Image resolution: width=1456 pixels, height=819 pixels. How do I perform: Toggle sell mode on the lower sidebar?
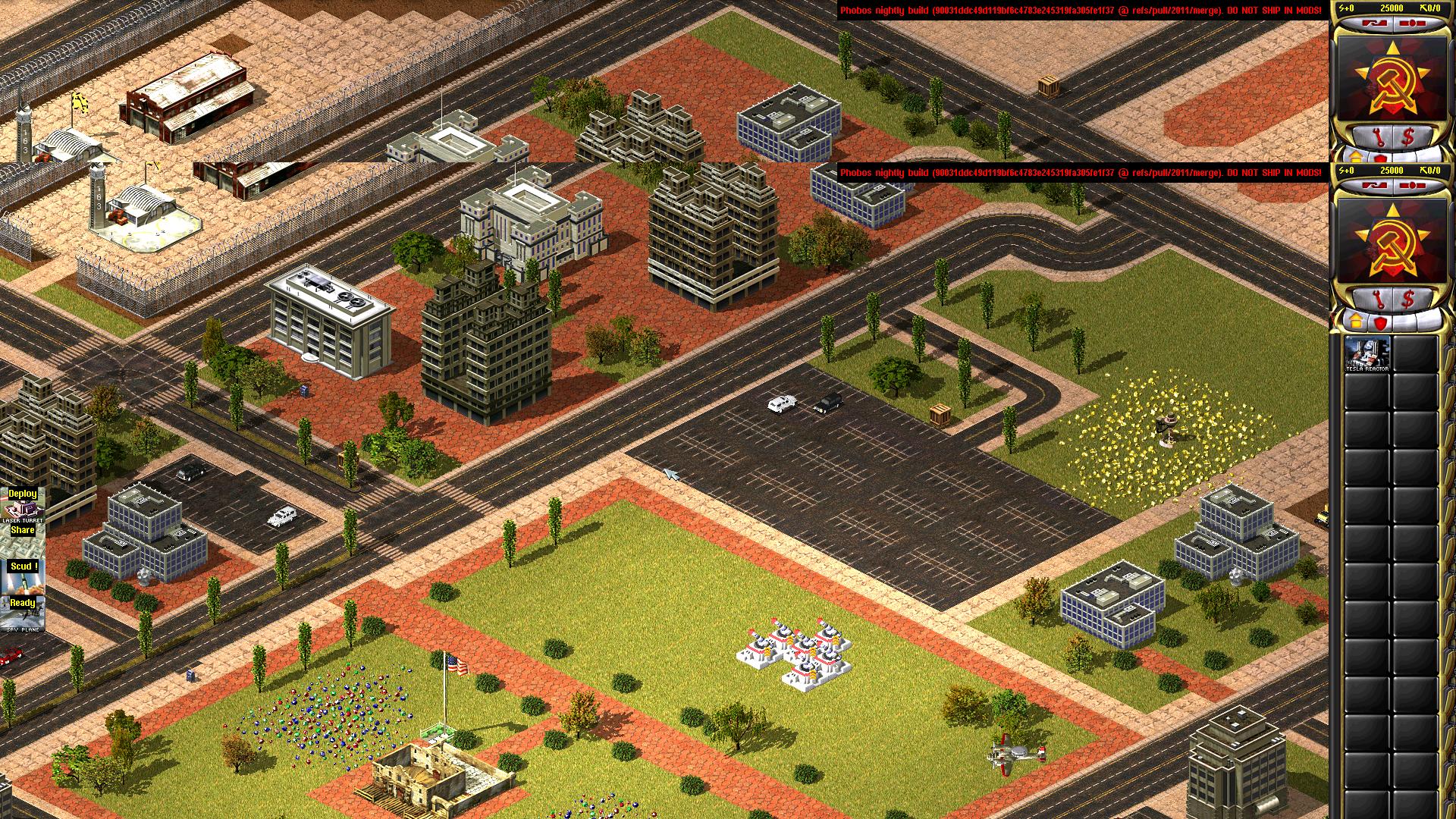point(1408,298)
